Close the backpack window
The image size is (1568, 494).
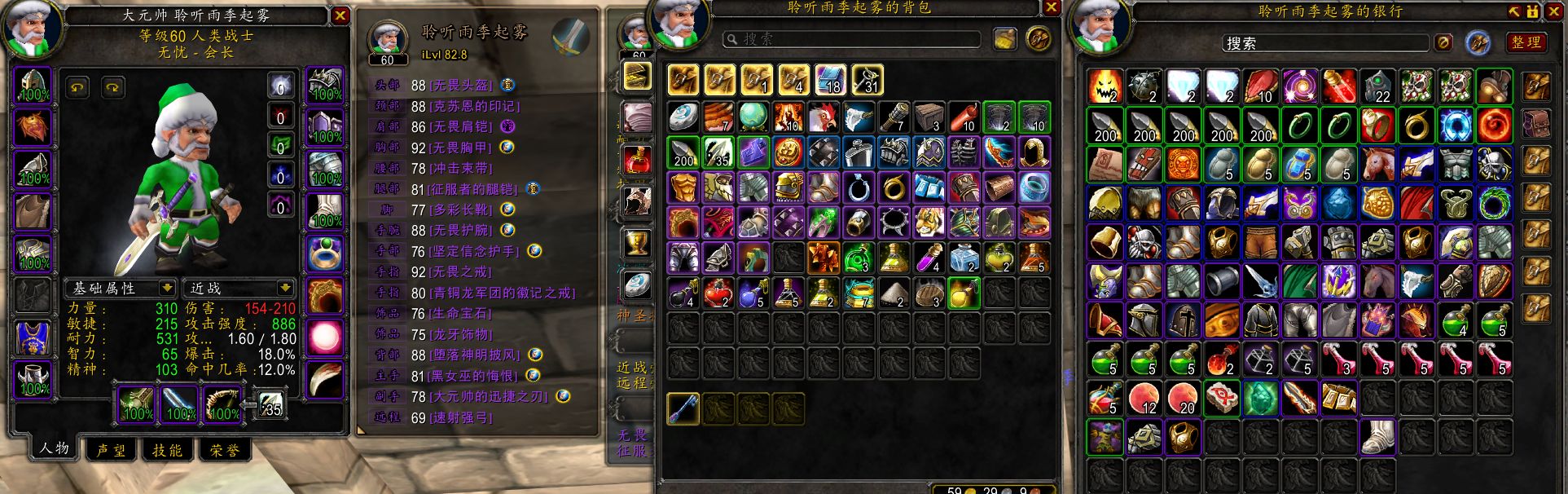[1051, 7]
